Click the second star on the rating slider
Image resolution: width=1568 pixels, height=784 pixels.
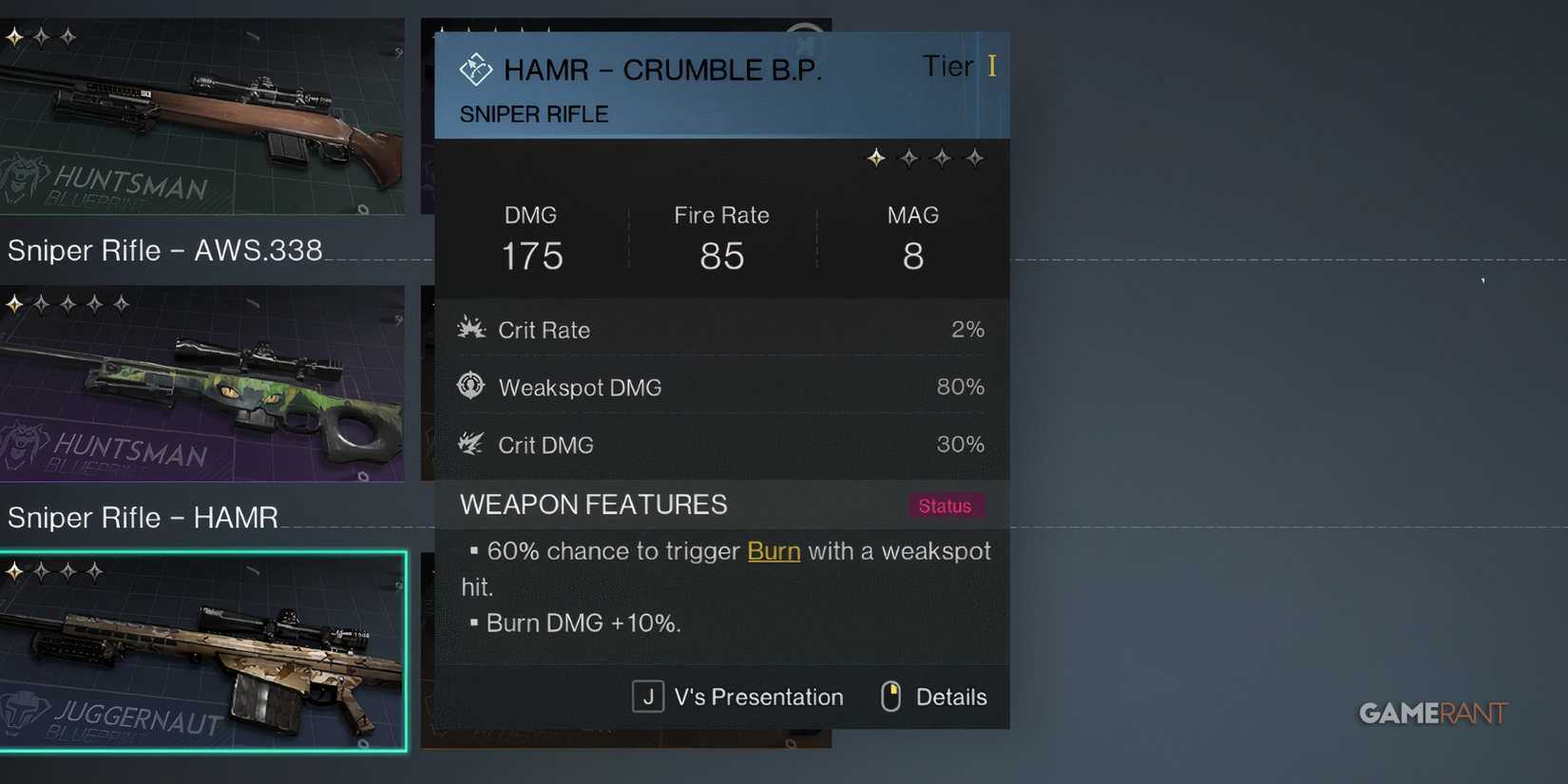point(908,158)
